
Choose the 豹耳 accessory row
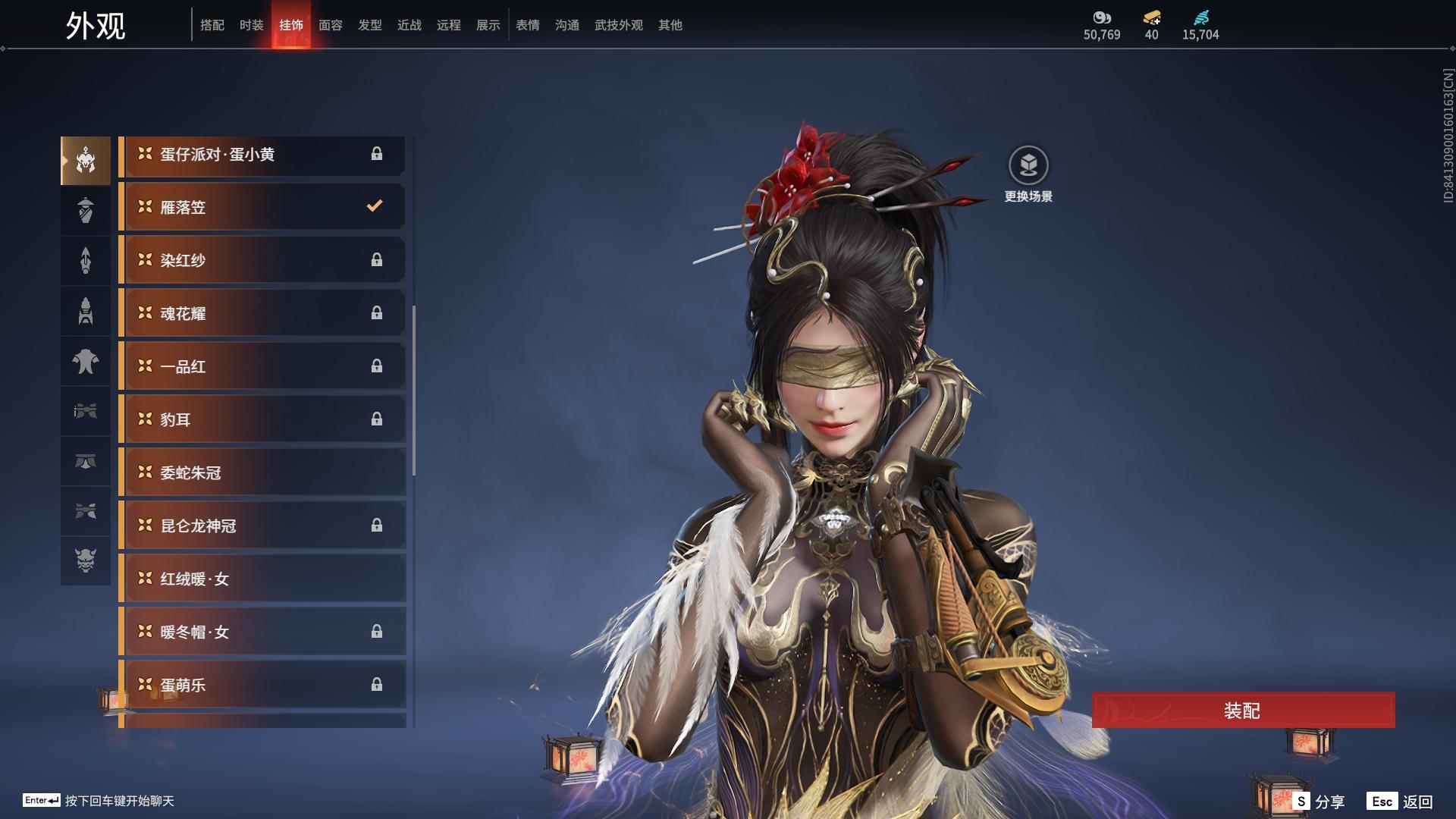pos(262,419)
